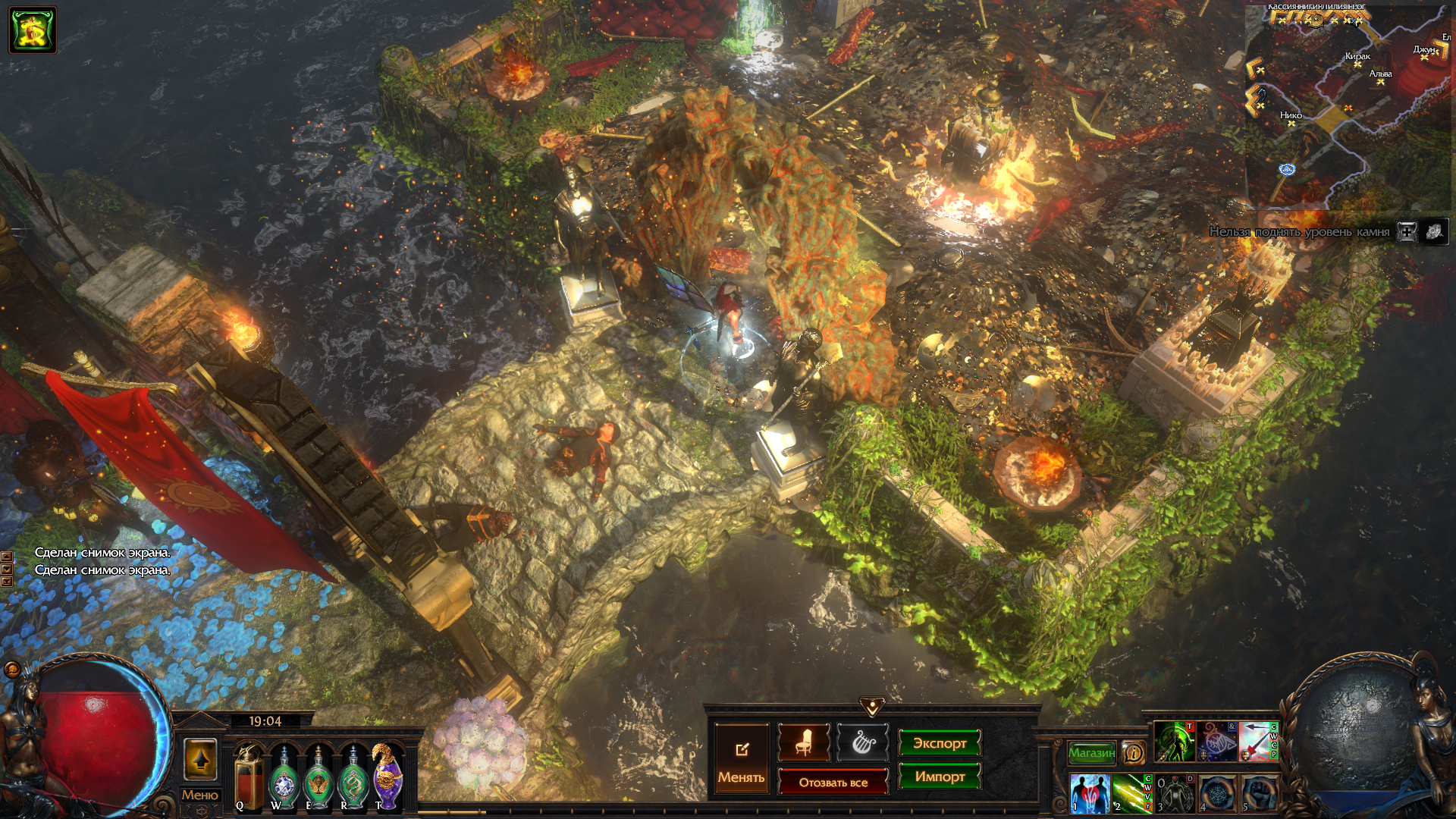This screenshot has width=1456, height=819.
Task: Select the lyre music button
Action: [862, 743]
